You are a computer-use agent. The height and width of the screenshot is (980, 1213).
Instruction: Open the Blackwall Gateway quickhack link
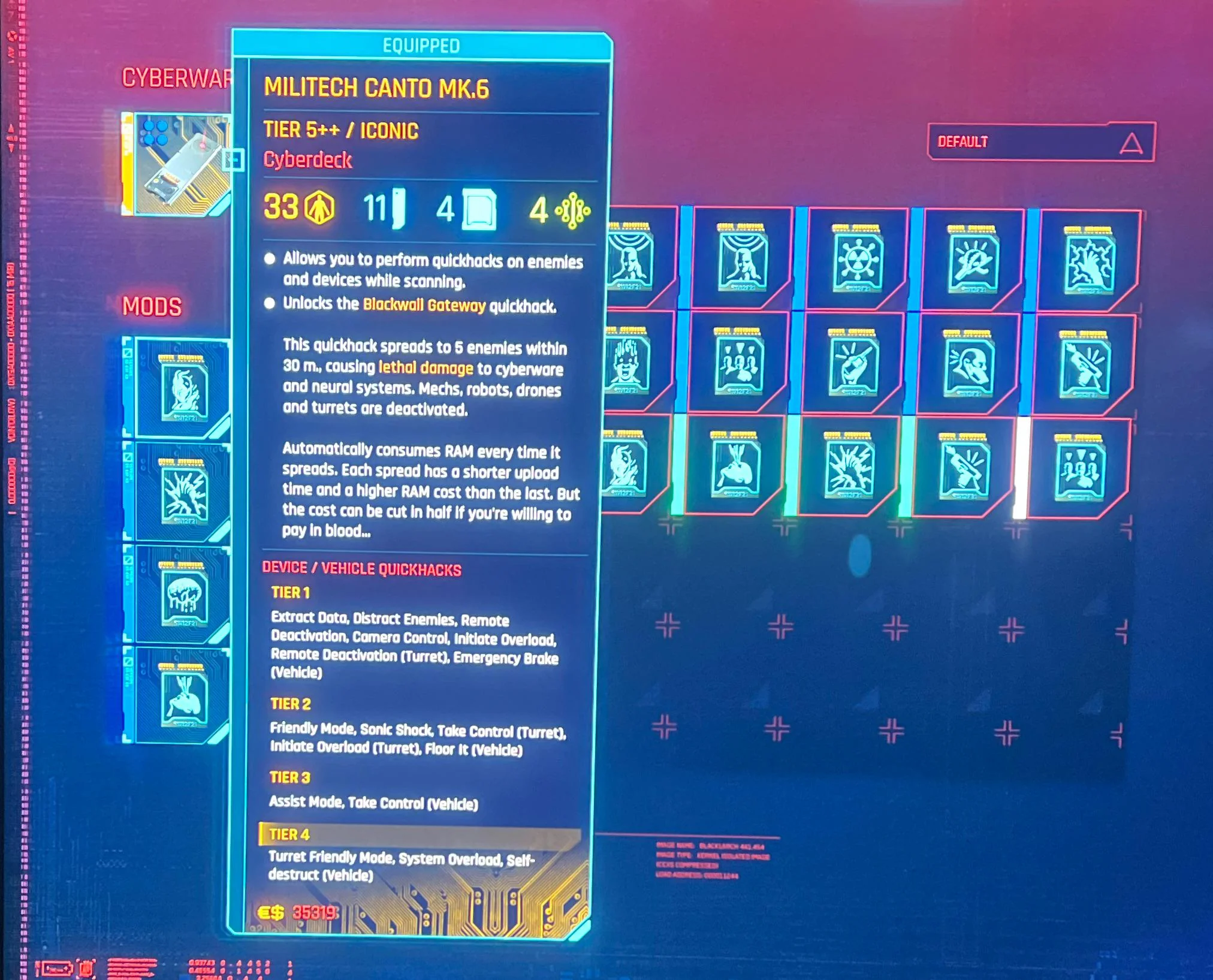424,304
